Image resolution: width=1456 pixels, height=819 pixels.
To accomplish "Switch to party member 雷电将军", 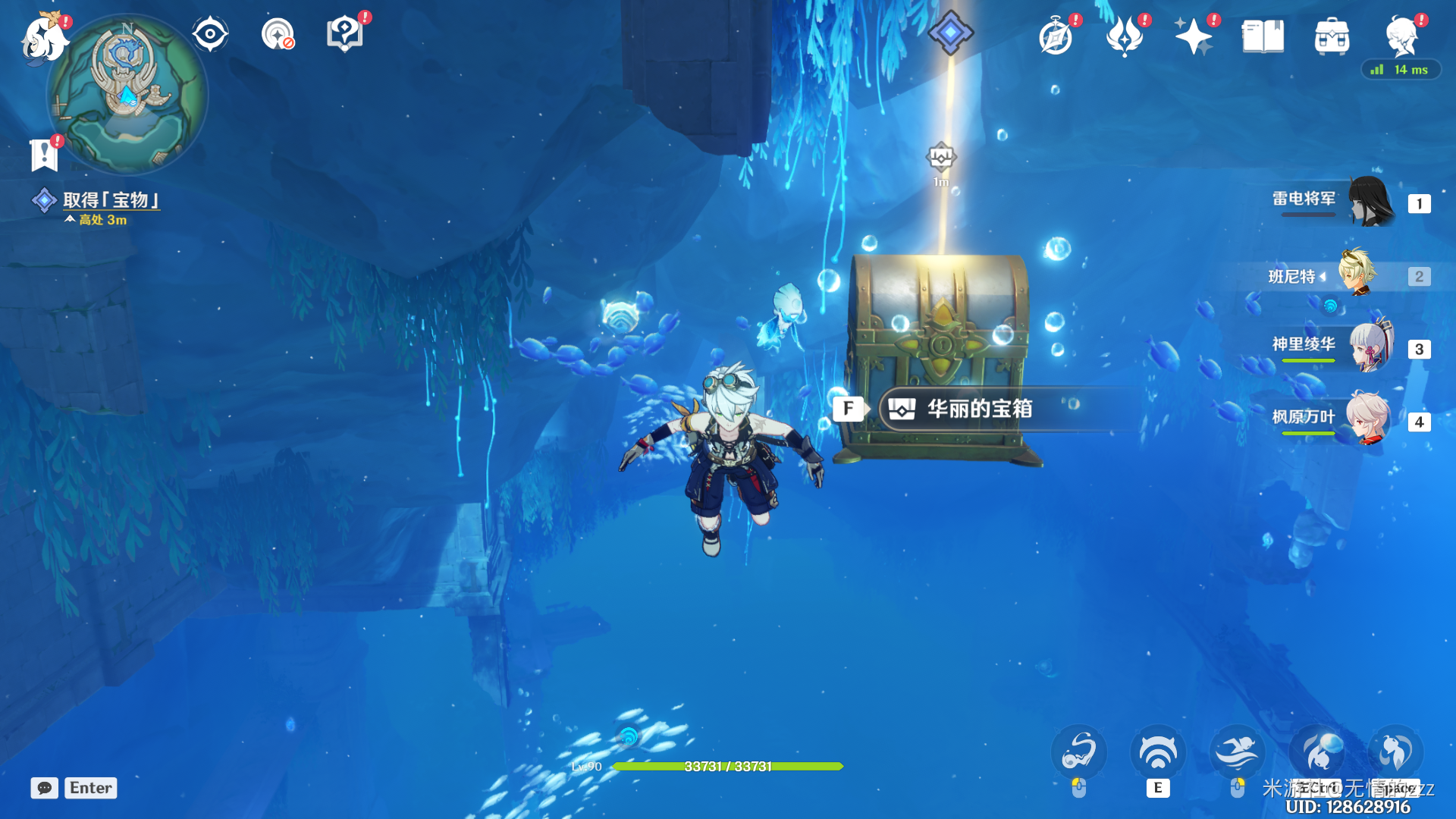I will [1369, 202].
